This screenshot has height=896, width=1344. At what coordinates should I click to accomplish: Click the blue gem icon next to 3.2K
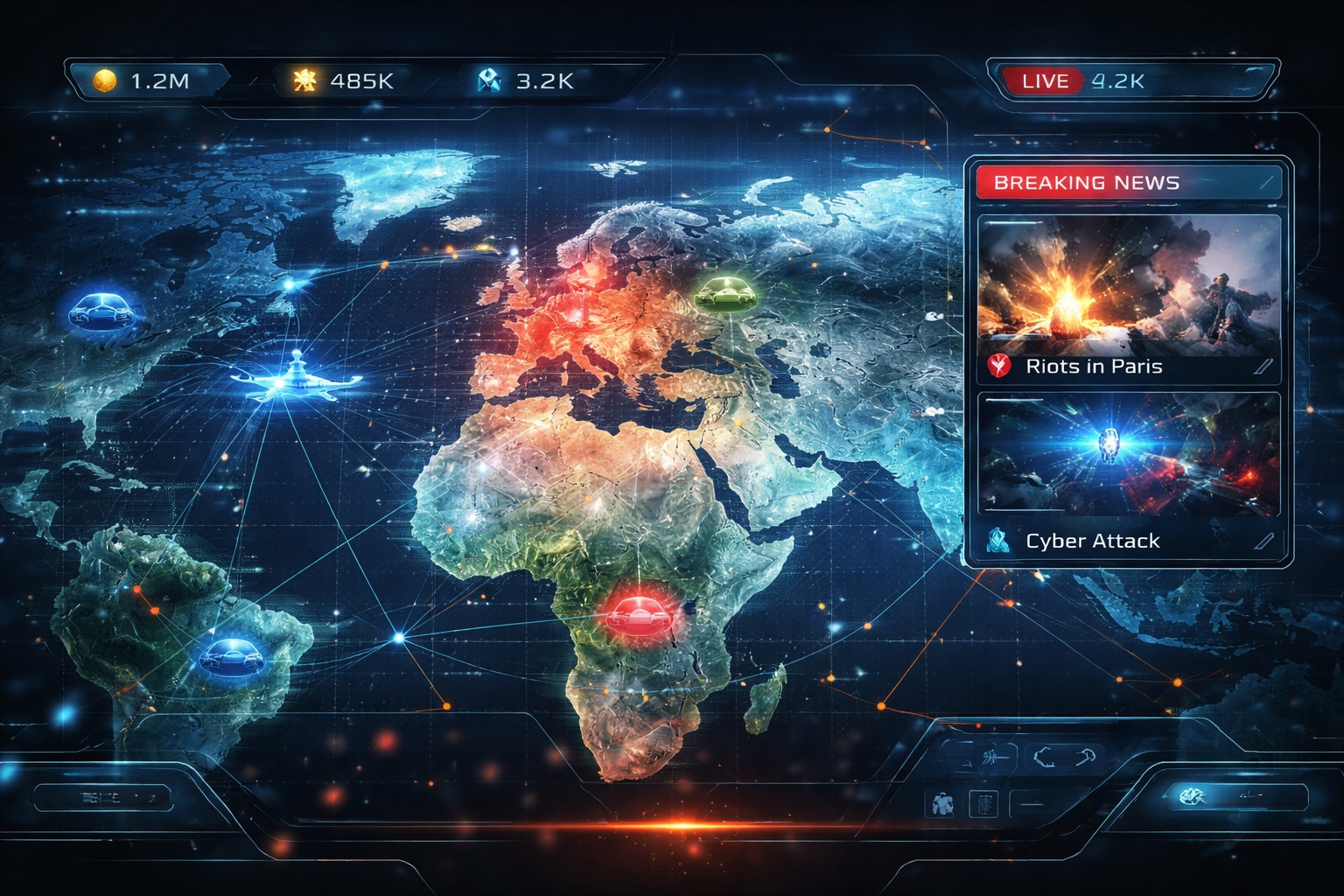coord(491,81)
